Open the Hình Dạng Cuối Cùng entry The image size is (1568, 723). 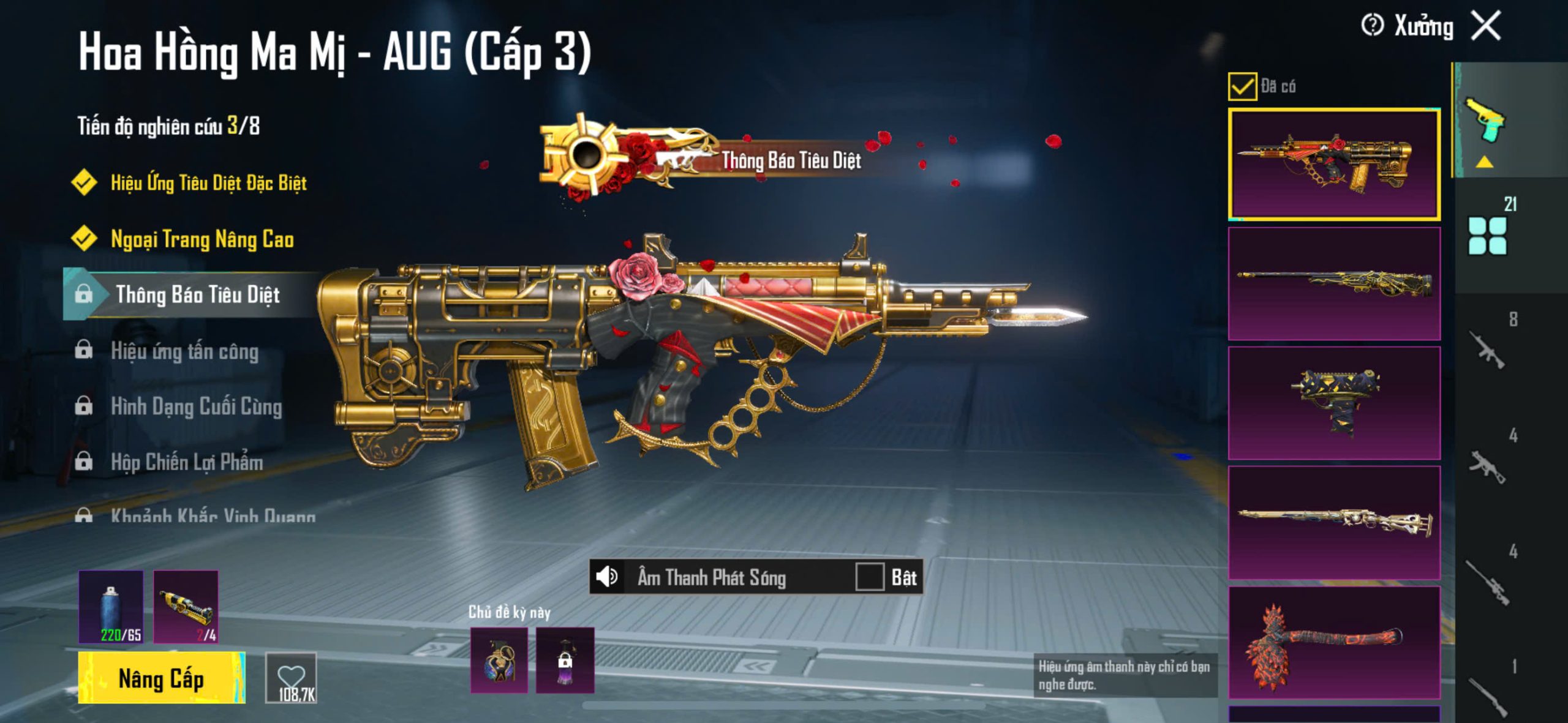[x=196, y=407]
